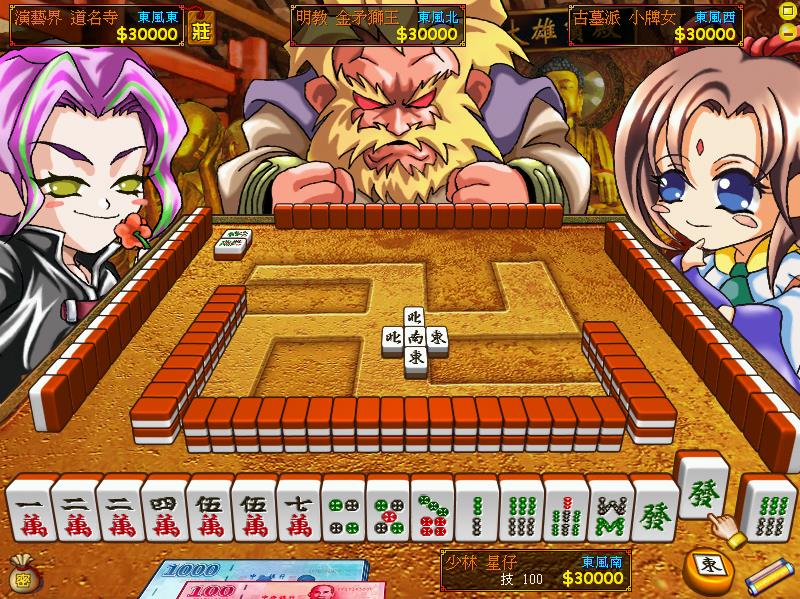The width and height of the screenshot is (800, 599).
Task: Select the three bamboo tile
Action: coord(476,512)
